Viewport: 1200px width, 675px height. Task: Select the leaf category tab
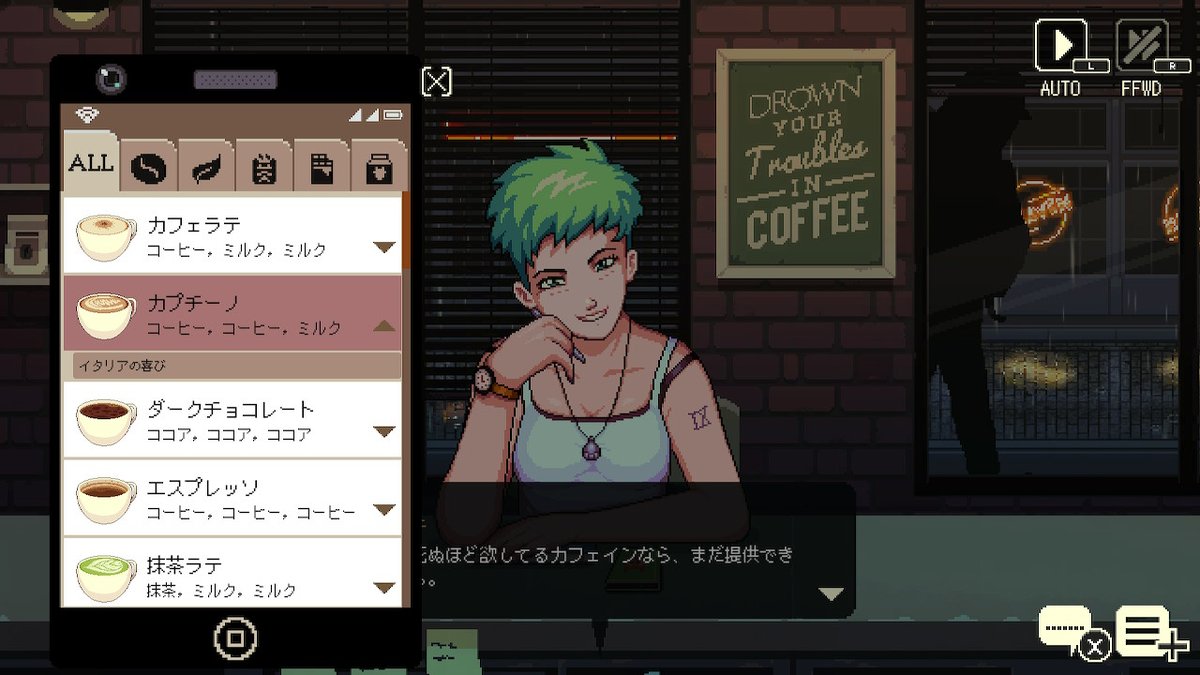pos(207,167)
